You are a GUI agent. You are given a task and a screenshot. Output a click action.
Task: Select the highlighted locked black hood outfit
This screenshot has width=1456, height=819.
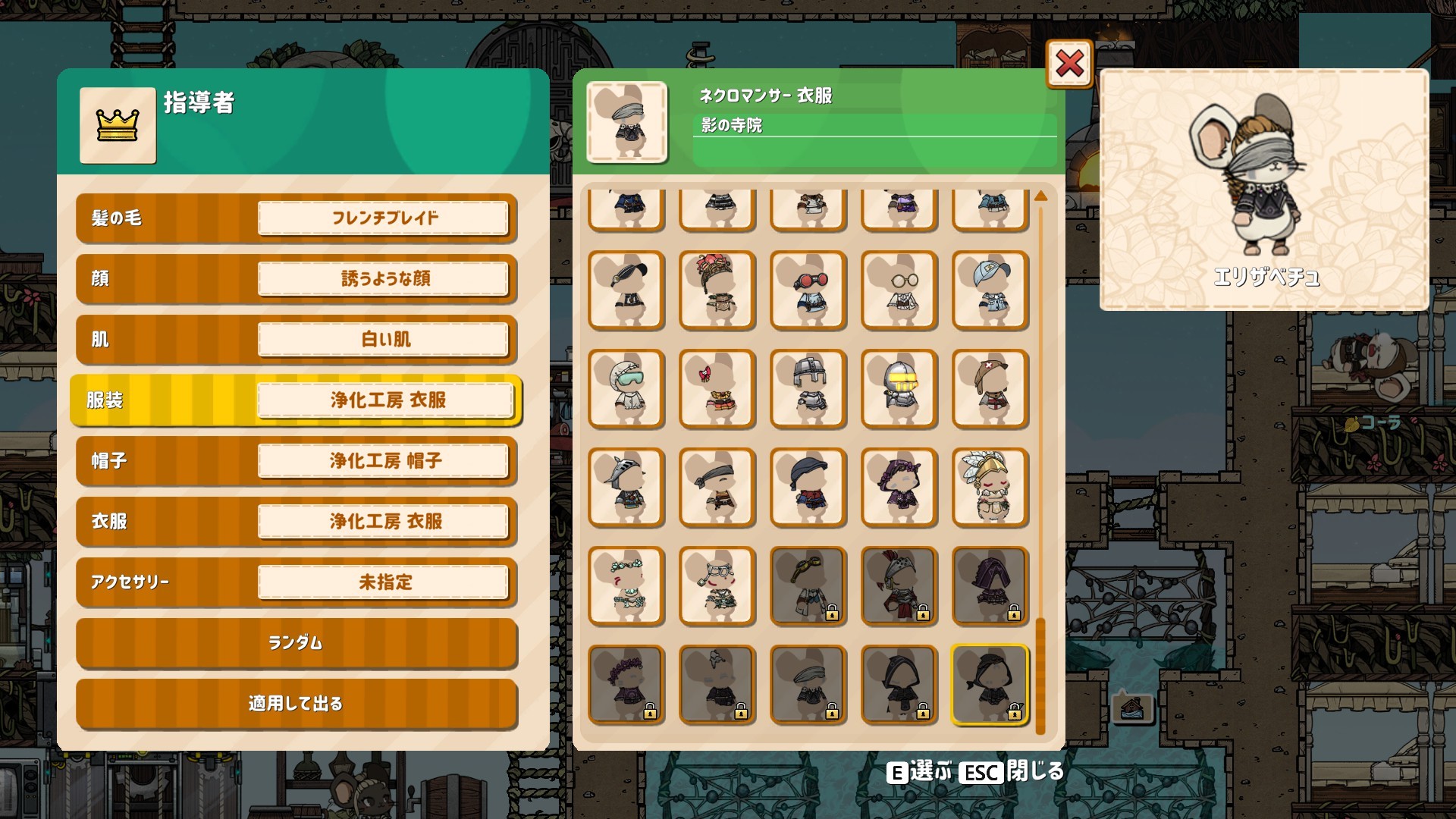[x=990, y=685]
